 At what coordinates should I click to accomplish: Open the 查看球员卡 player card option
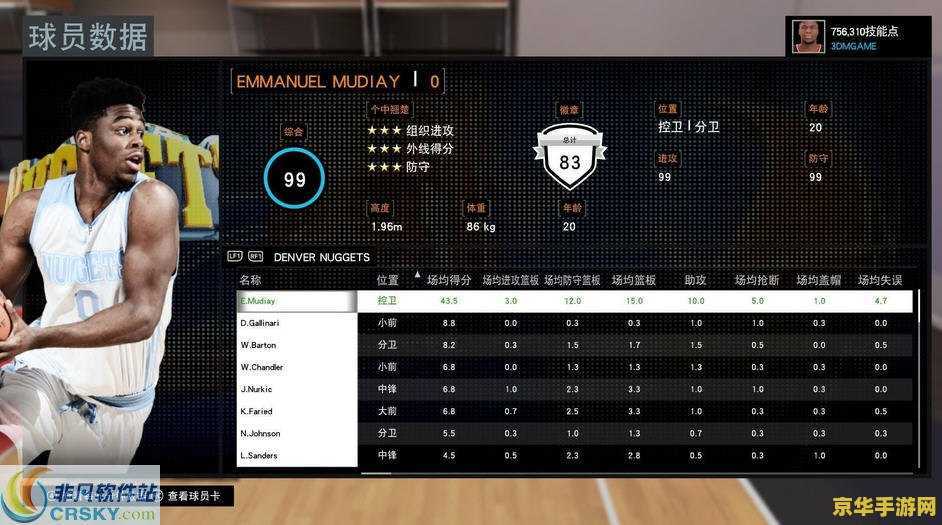pos(198,496)
